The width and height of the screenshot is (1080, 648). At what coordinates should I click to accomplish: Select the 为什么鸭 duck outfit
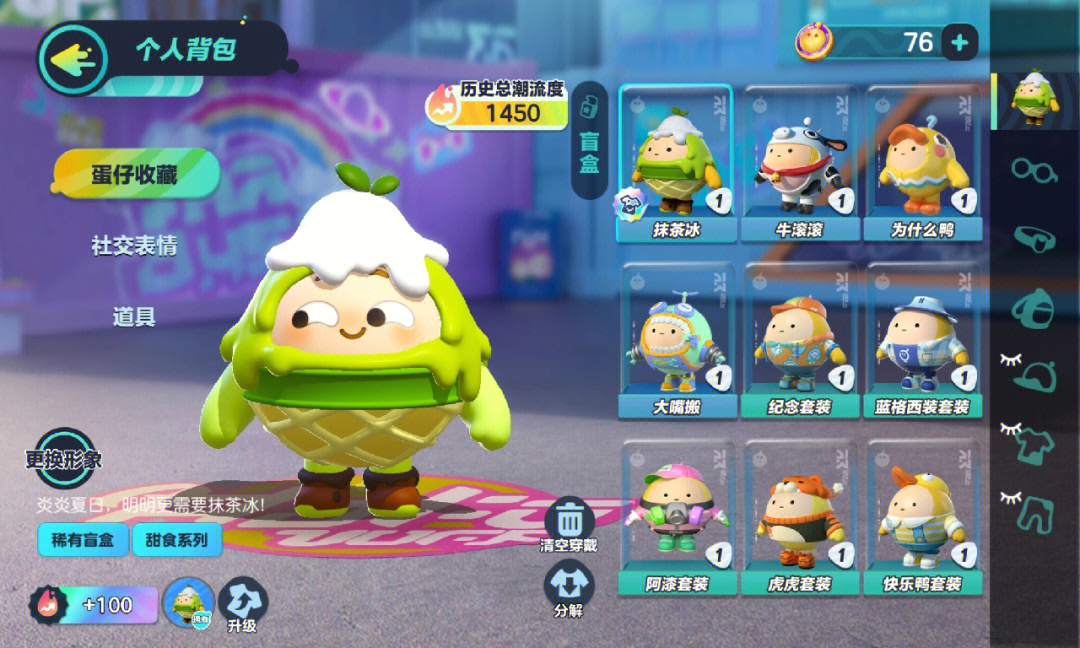(920, 163)
